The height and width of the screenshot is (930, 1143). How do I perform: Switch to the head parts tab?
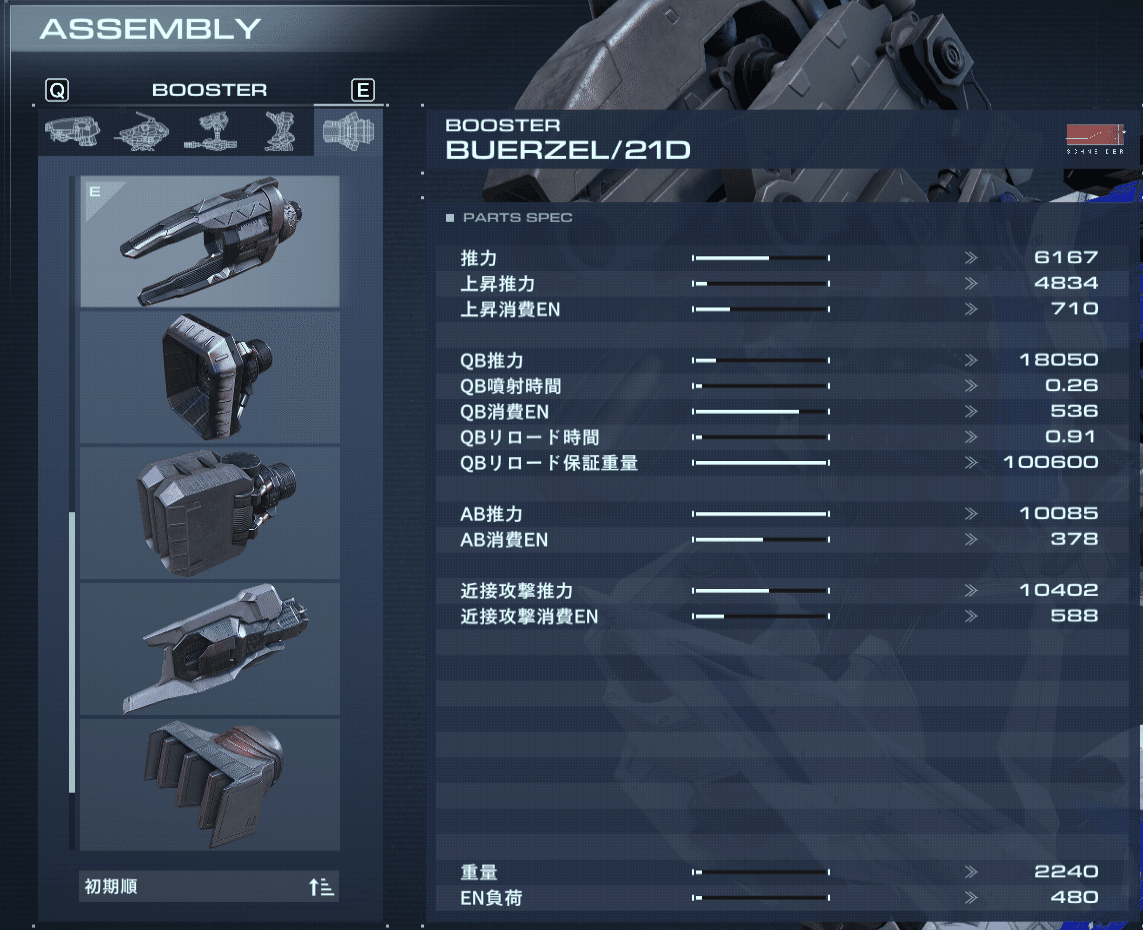(x=72, y=130)
